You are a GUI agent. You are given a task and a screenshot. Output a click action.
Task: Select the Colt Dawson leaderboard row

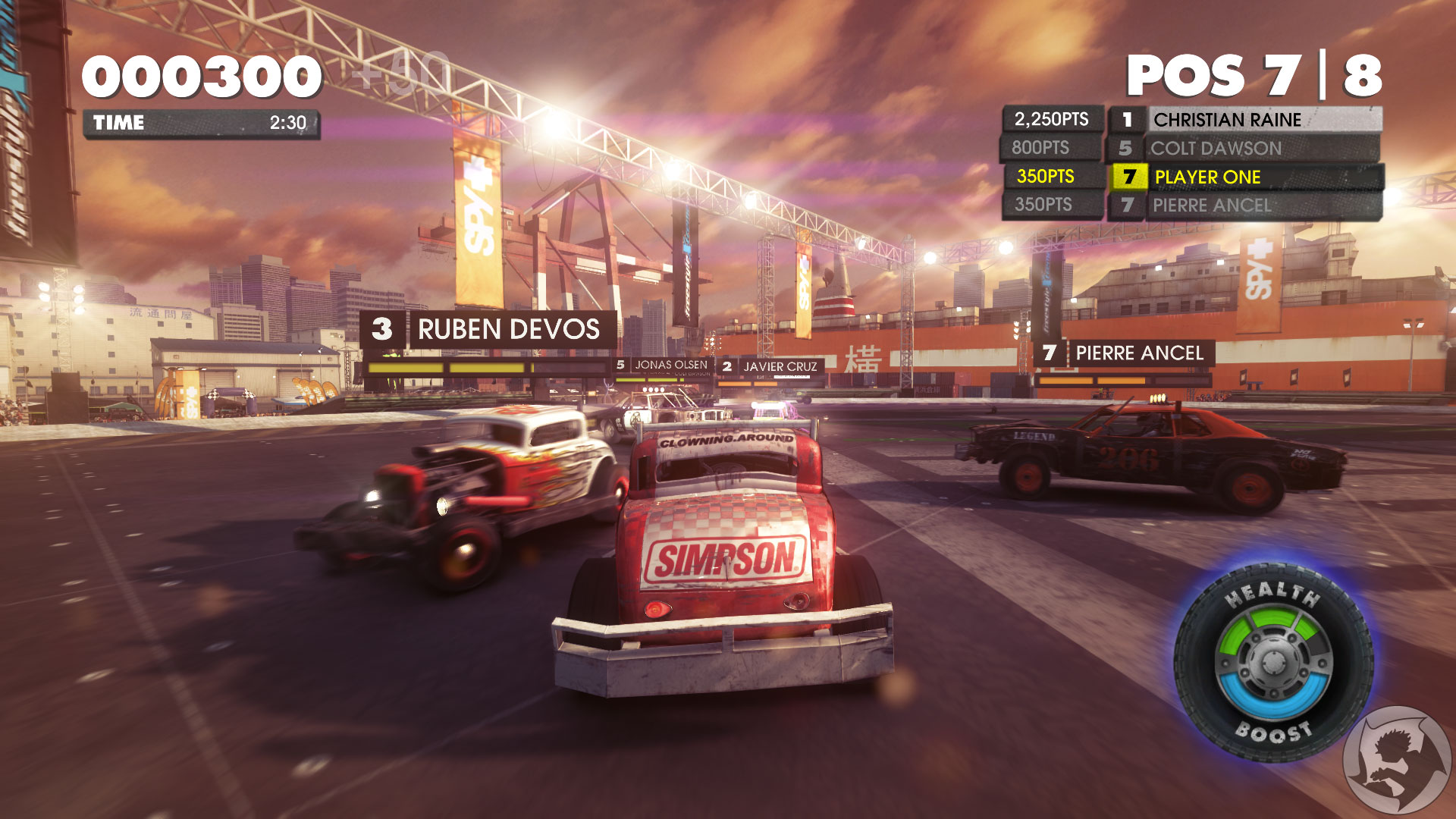(1216, 149)
